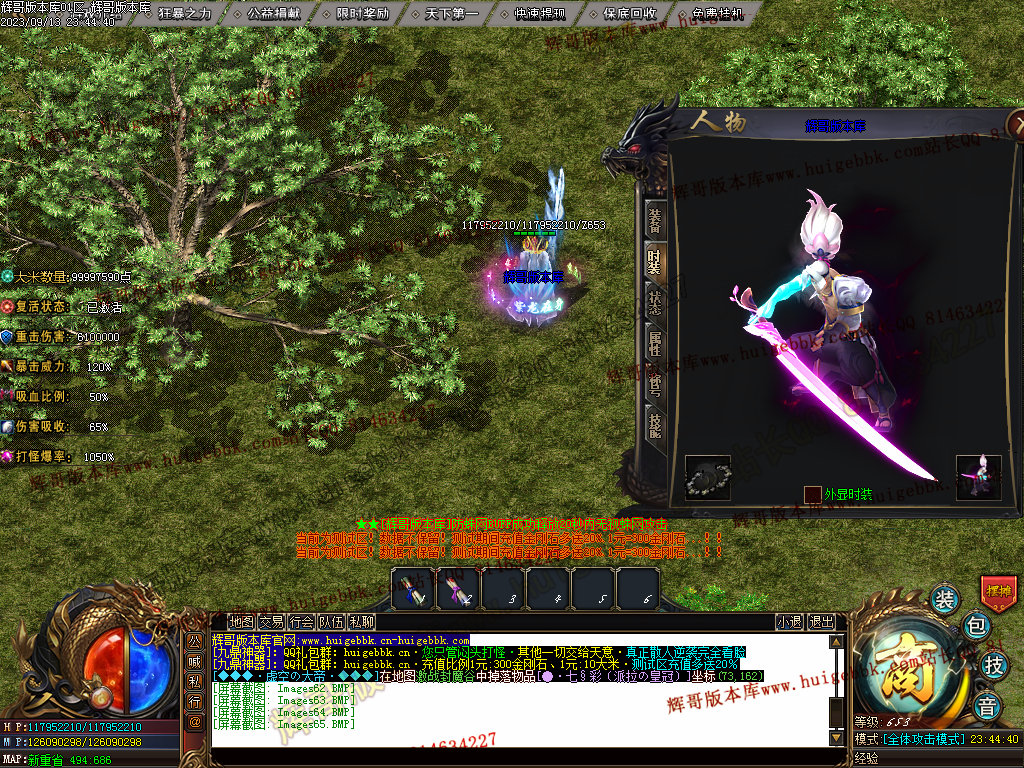Open the 天下第一 menu entry
The height and width of the screenshot is (768, 1024).
pos(451,14)
